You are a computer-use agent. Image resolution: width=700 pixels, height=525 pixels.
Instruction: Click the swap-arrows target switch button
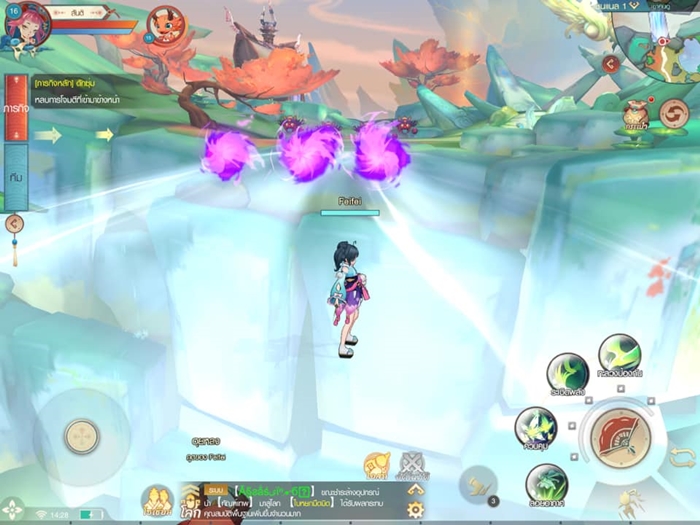(x=682, y=456)
